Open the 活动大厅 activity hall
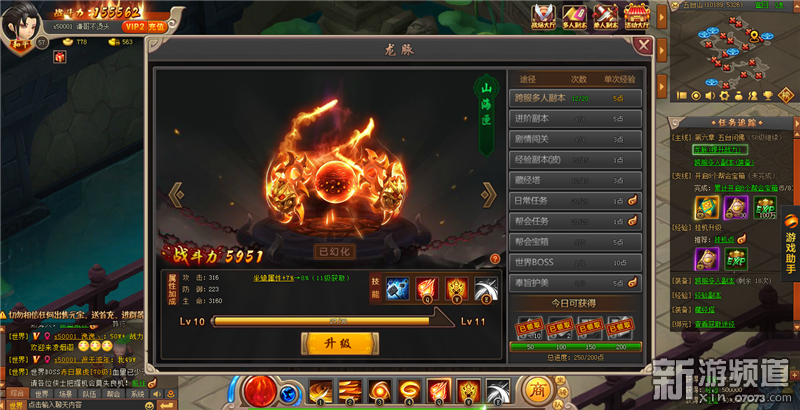This screenshot has height=410, width=800. click(634, 16)
